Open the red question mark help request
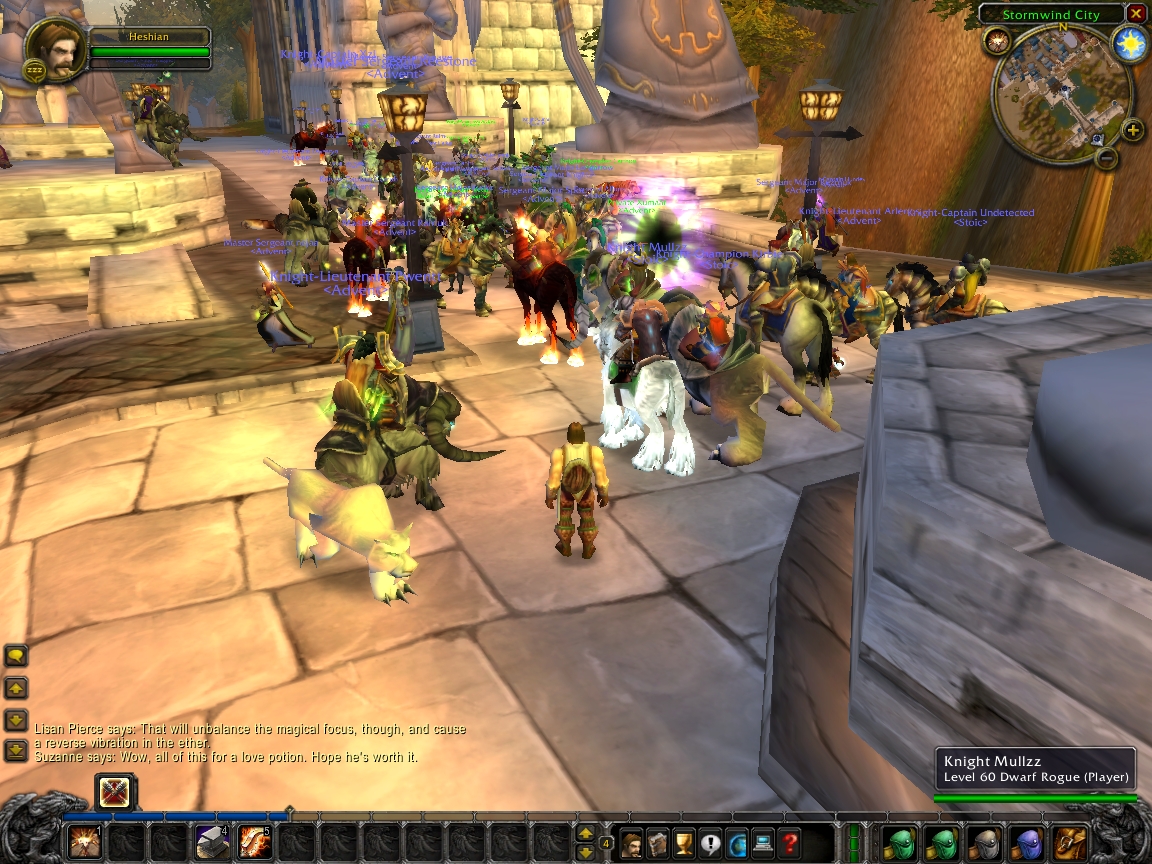This screenshot has height=864, width=1152. tap(790, 843)
